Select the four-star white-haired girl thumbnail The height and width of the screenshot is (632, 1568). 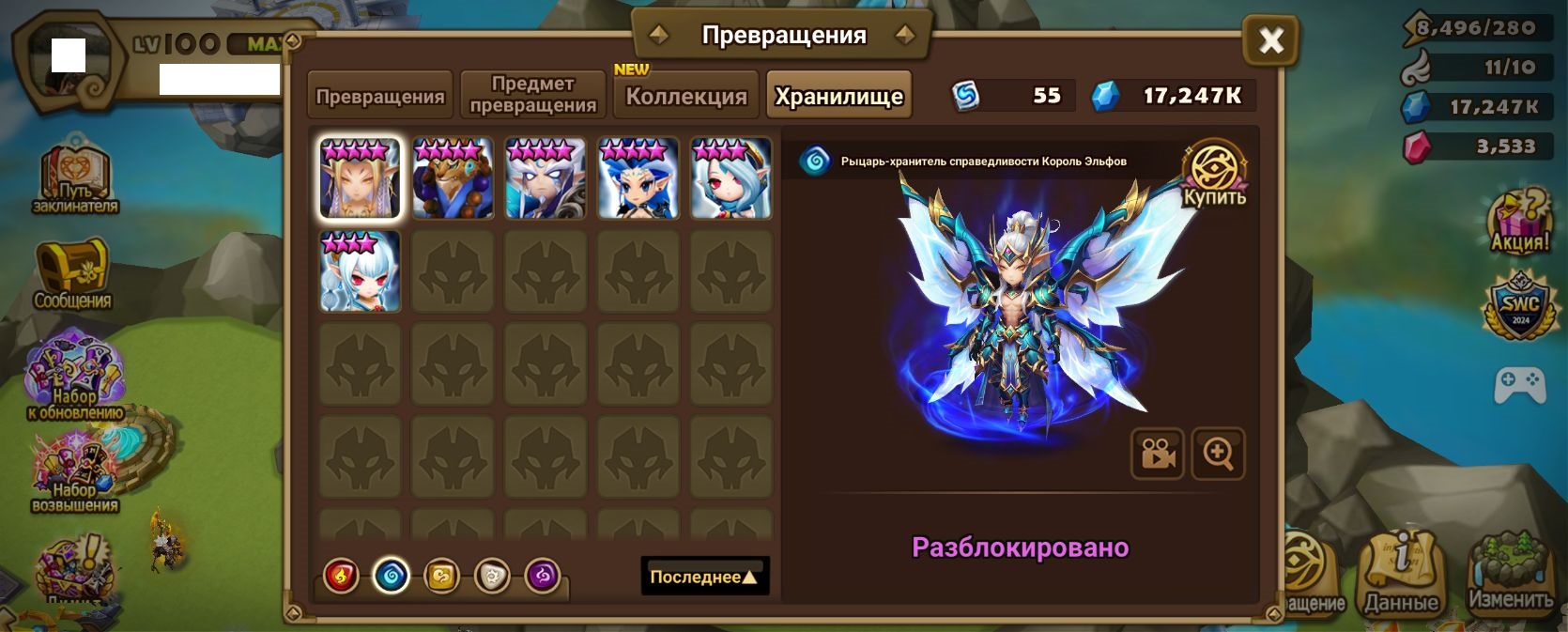730,178
